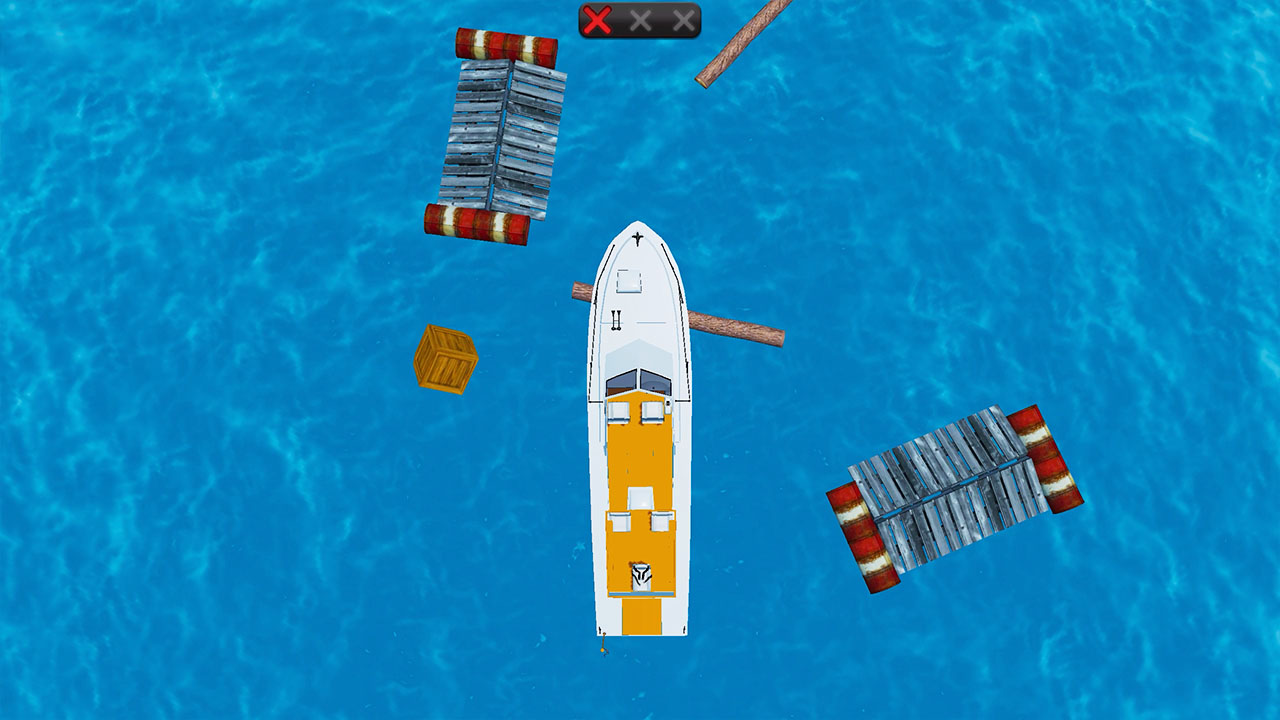Image resolution: width=1280 pixels, height=720 pixels.
Task: Select the middle gray X indicator
Action: pos(642,18)
